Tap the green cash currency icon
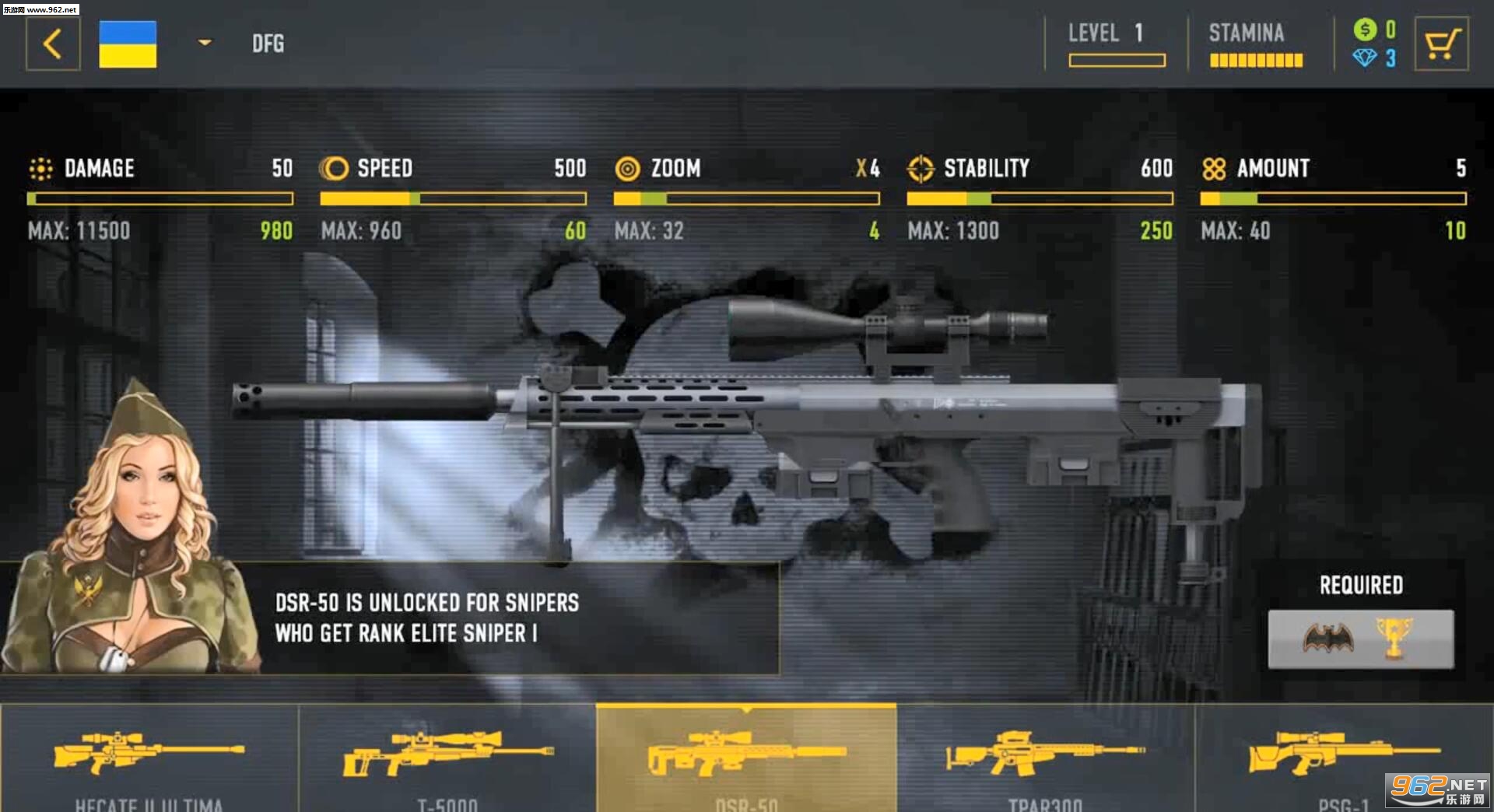Screen dimensions: 1494x812 (1365, 30)
